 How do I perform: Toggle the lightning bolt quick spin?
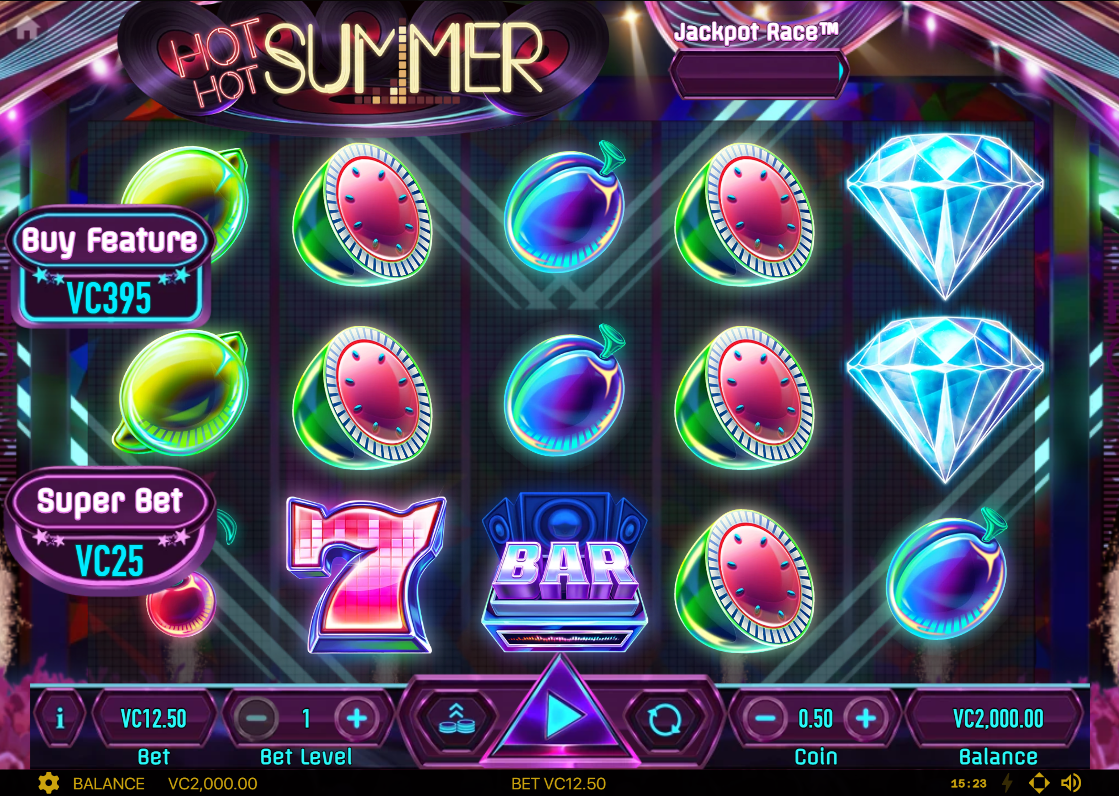1007,783
